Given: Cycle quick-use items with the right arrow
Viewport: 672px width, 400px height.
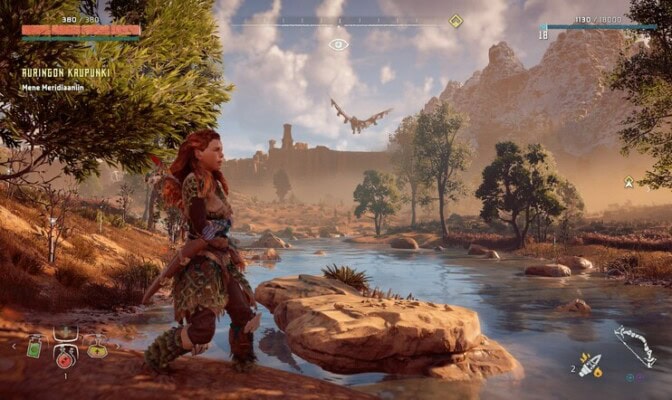Looking at the screenshot, I should pos(117,348).
